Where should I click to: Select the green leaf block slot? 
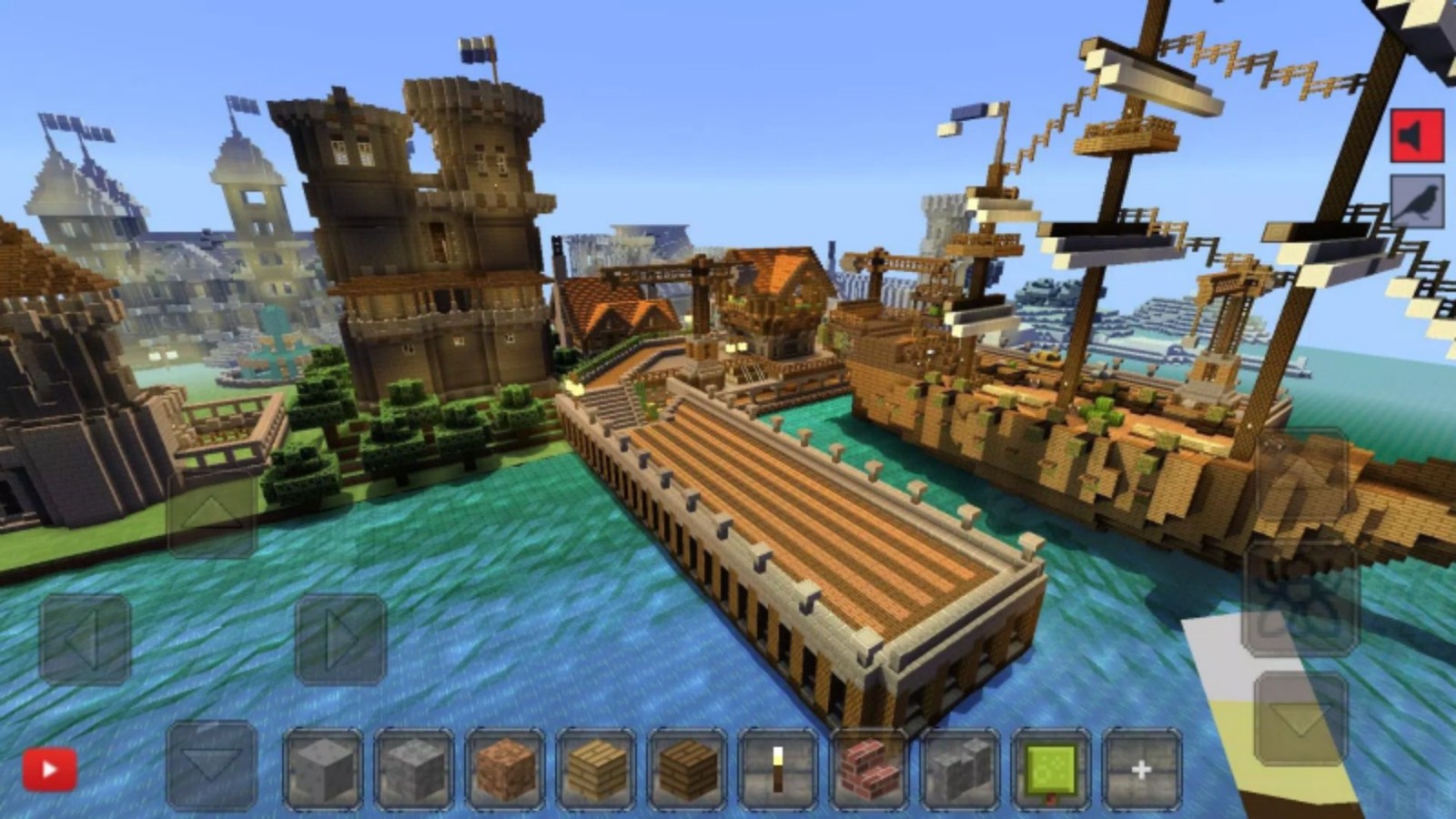[x=1051, y=770]
